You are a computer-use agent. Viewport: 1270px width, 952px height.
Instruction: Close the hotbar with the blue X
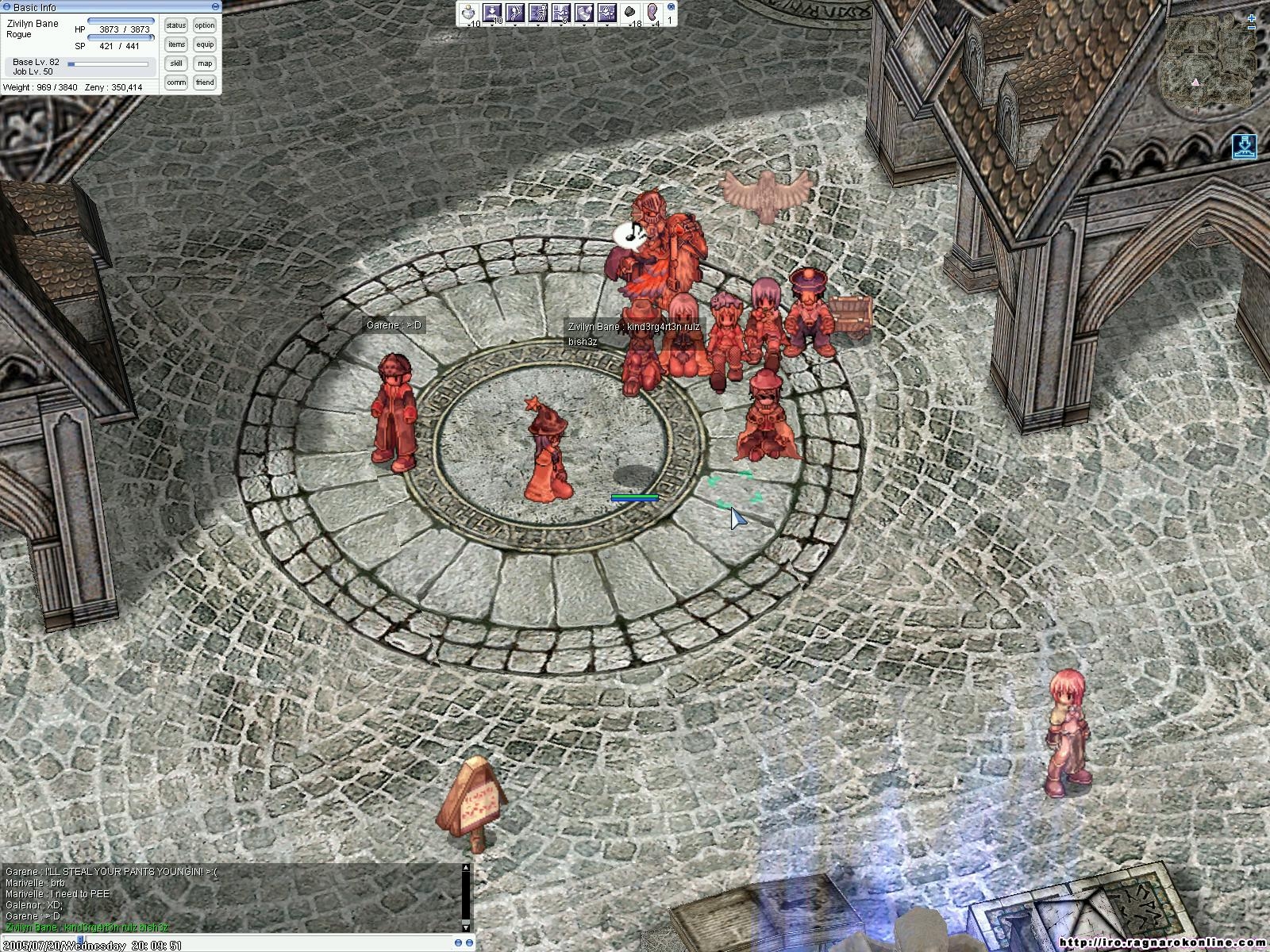tap(671, 6)
